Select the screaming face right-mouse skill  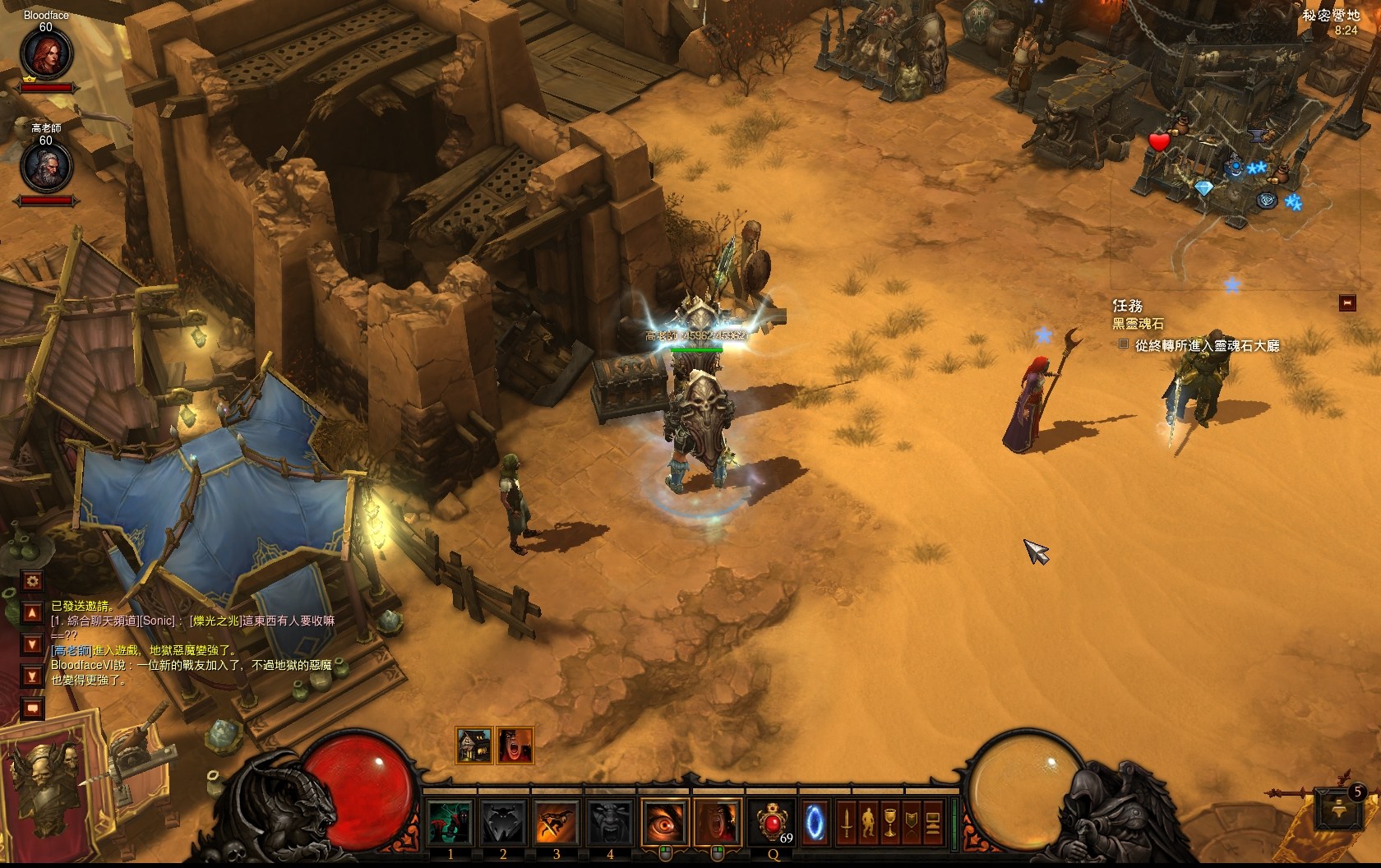[x=718, y=822]
